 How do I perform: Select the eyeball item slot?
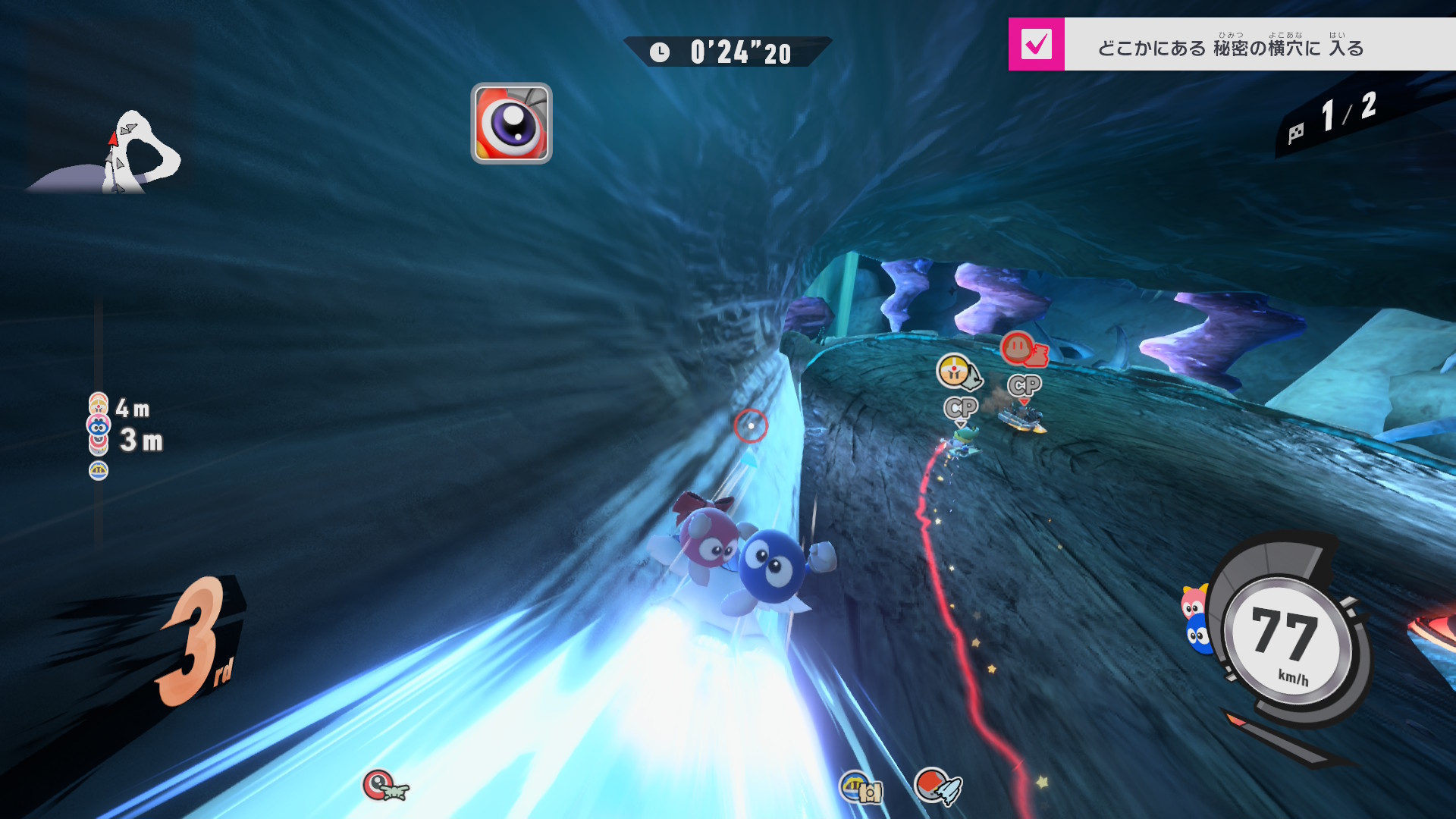(511, 123)
